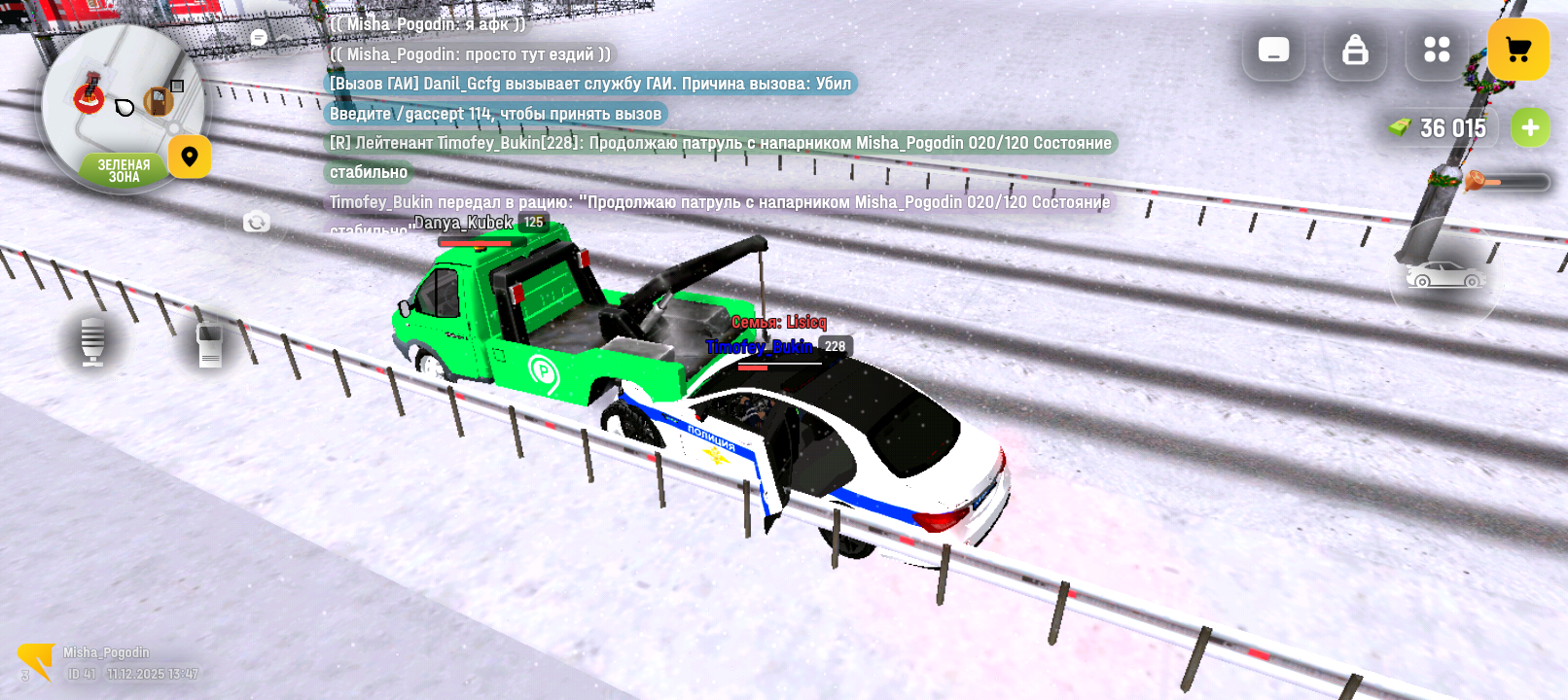Switch camera with the rotate-camera icon
The height and width of the screenshot is (700, 1568).
257,223
